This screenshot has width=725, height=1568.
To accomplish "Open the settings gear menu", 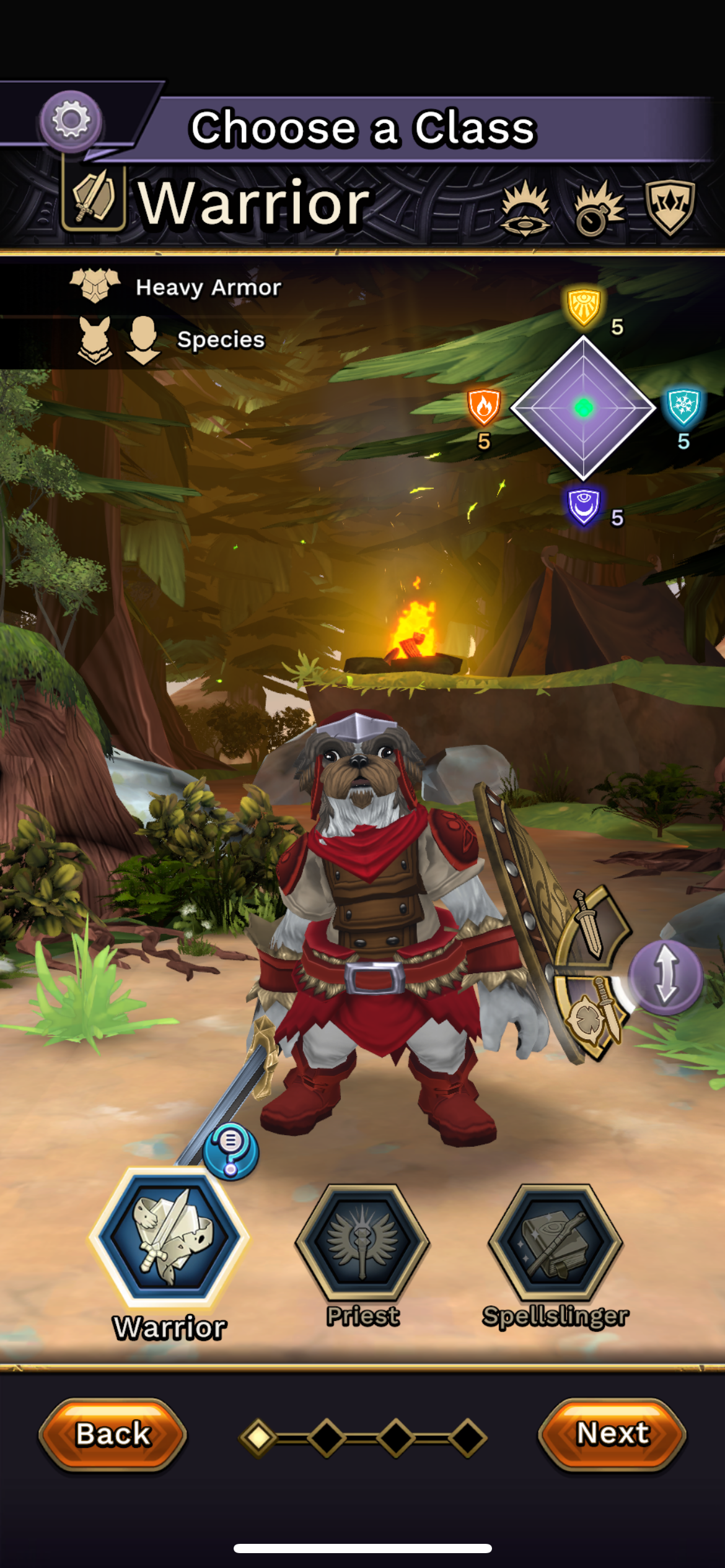I will [x=71, y=120].
